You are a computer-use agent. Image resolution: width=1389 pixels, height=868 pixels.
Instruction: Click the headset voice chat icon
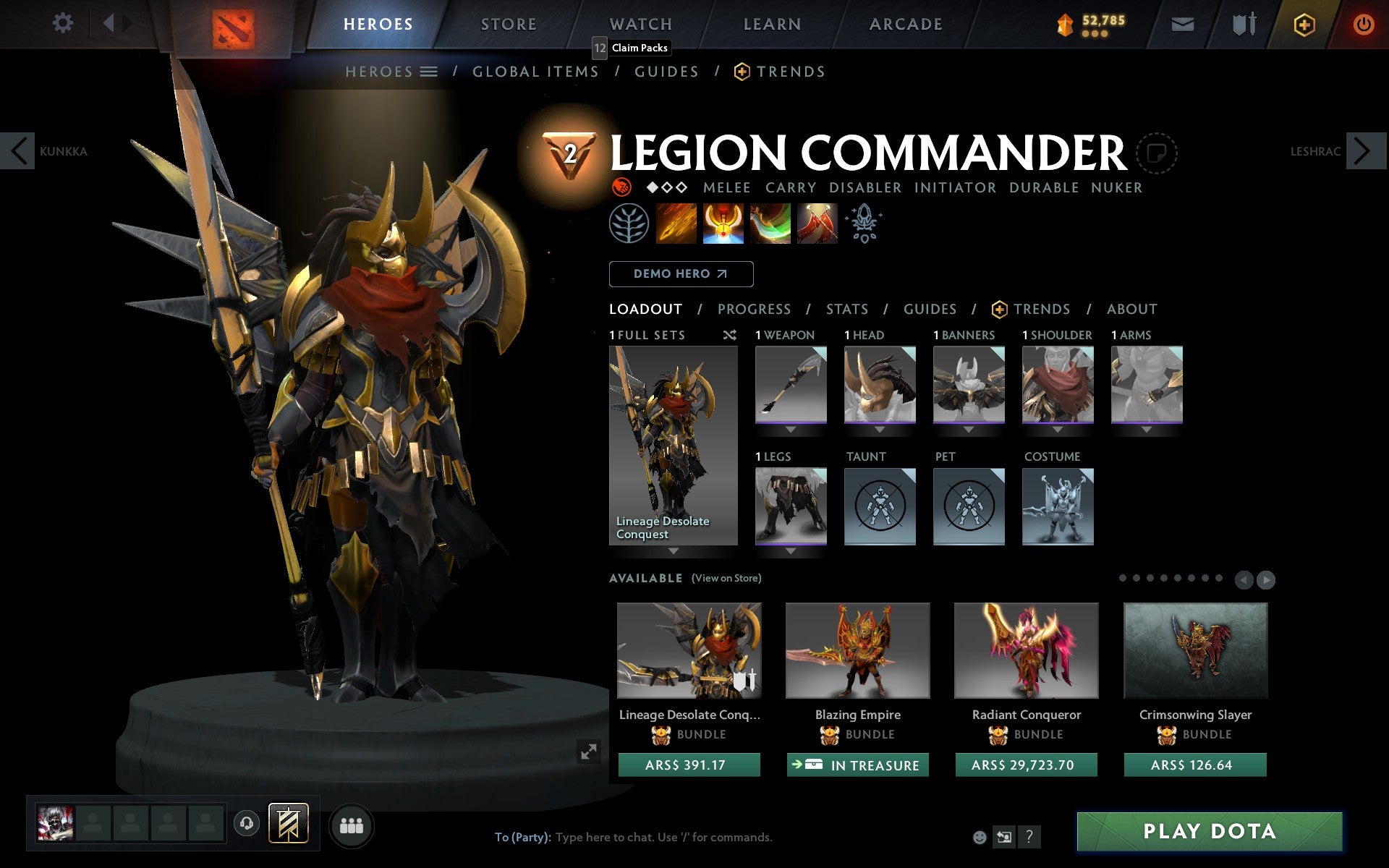[x=247, y=823]
